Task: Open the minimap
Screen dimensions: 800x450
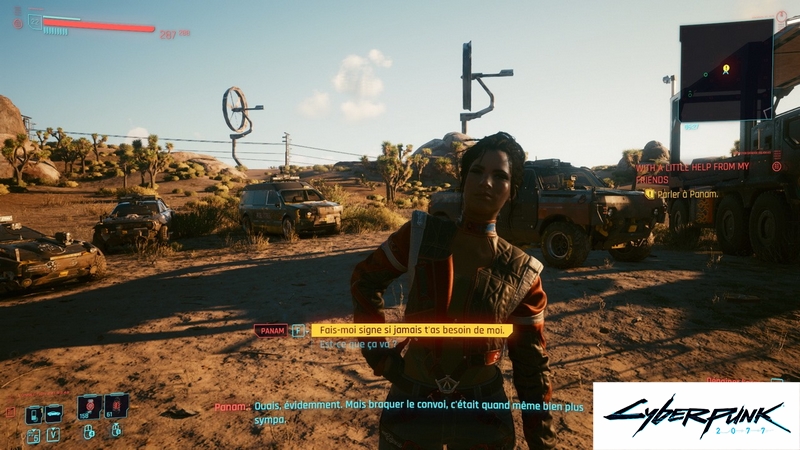Action: tap(725, 70)
